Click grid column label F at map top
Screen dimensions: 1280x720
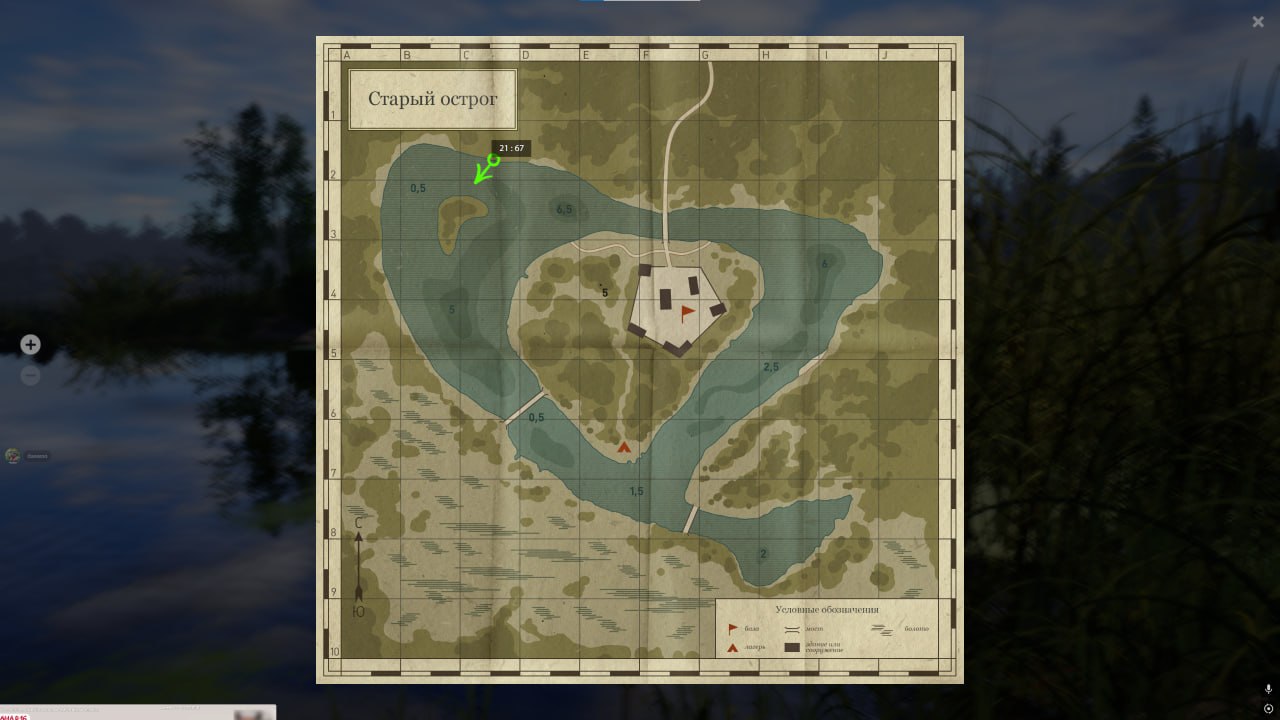coord(645,54)
